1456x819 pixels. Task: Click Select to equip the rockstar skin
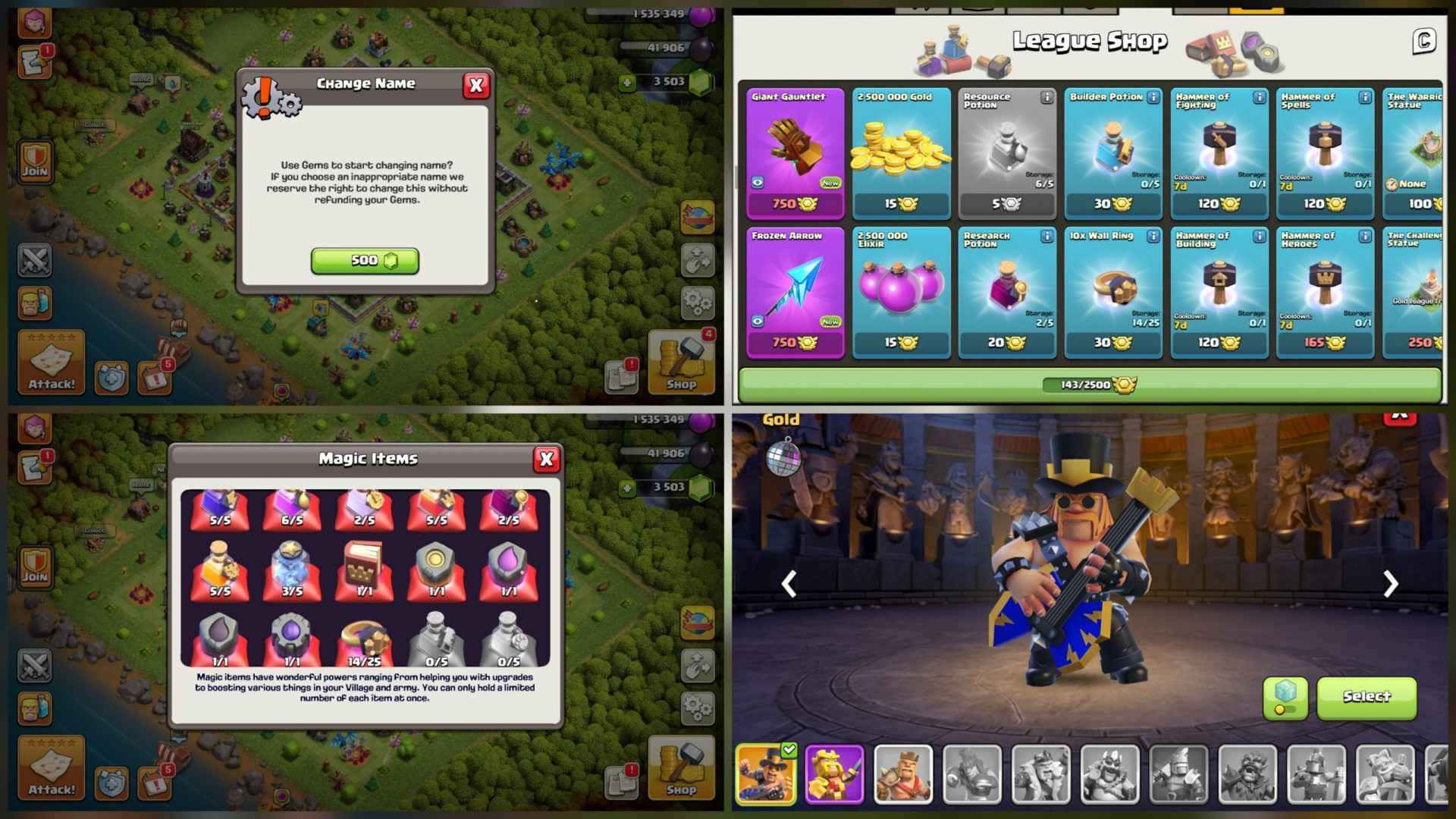click(x=1367, y=698)
